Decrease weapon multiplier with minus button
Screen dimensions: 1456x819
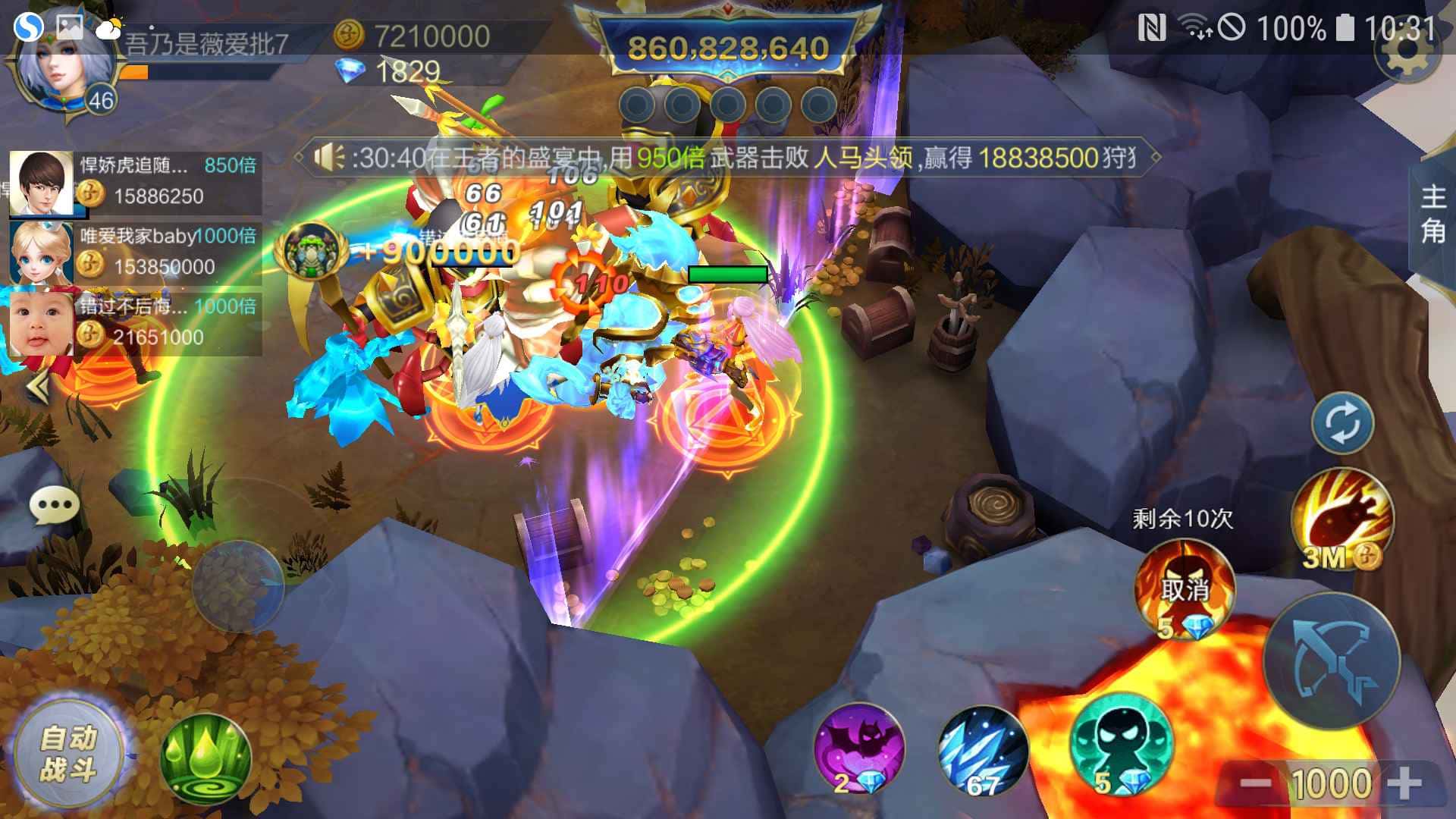click(1255, 783)
